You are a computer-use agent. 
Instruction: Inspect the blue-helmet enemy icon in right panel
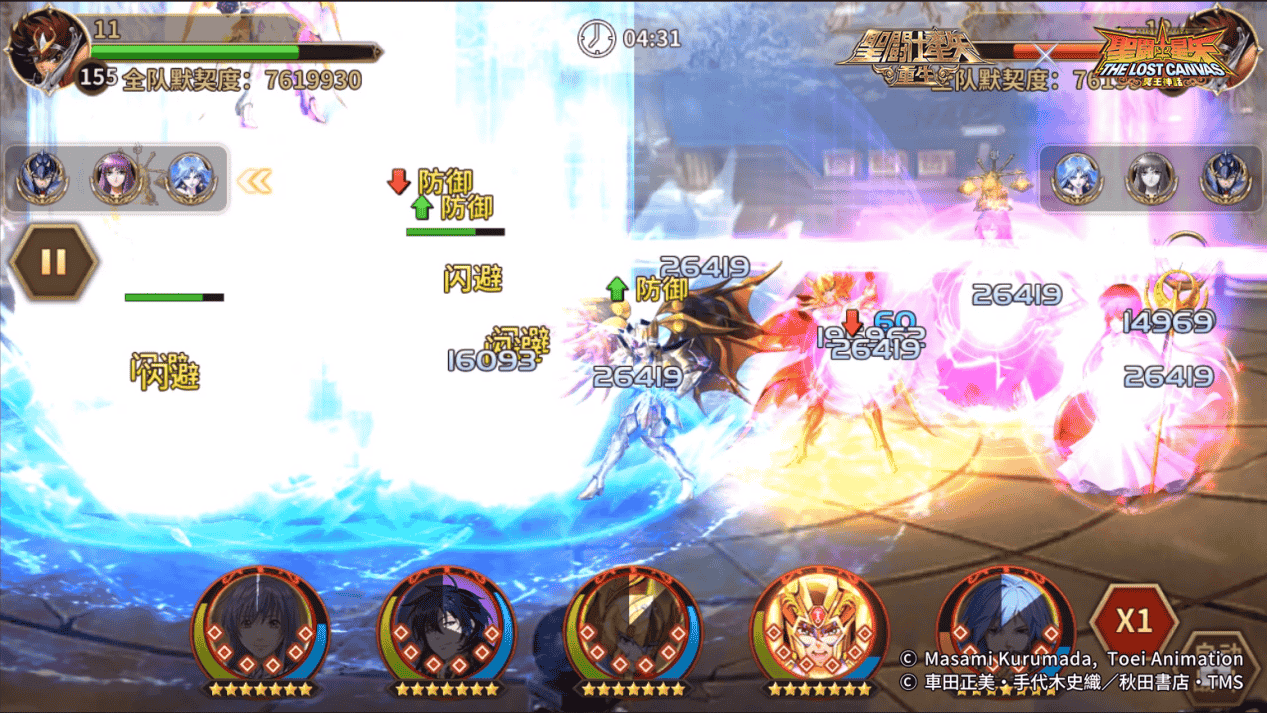pyautogui.click(x=1224, y=179)
